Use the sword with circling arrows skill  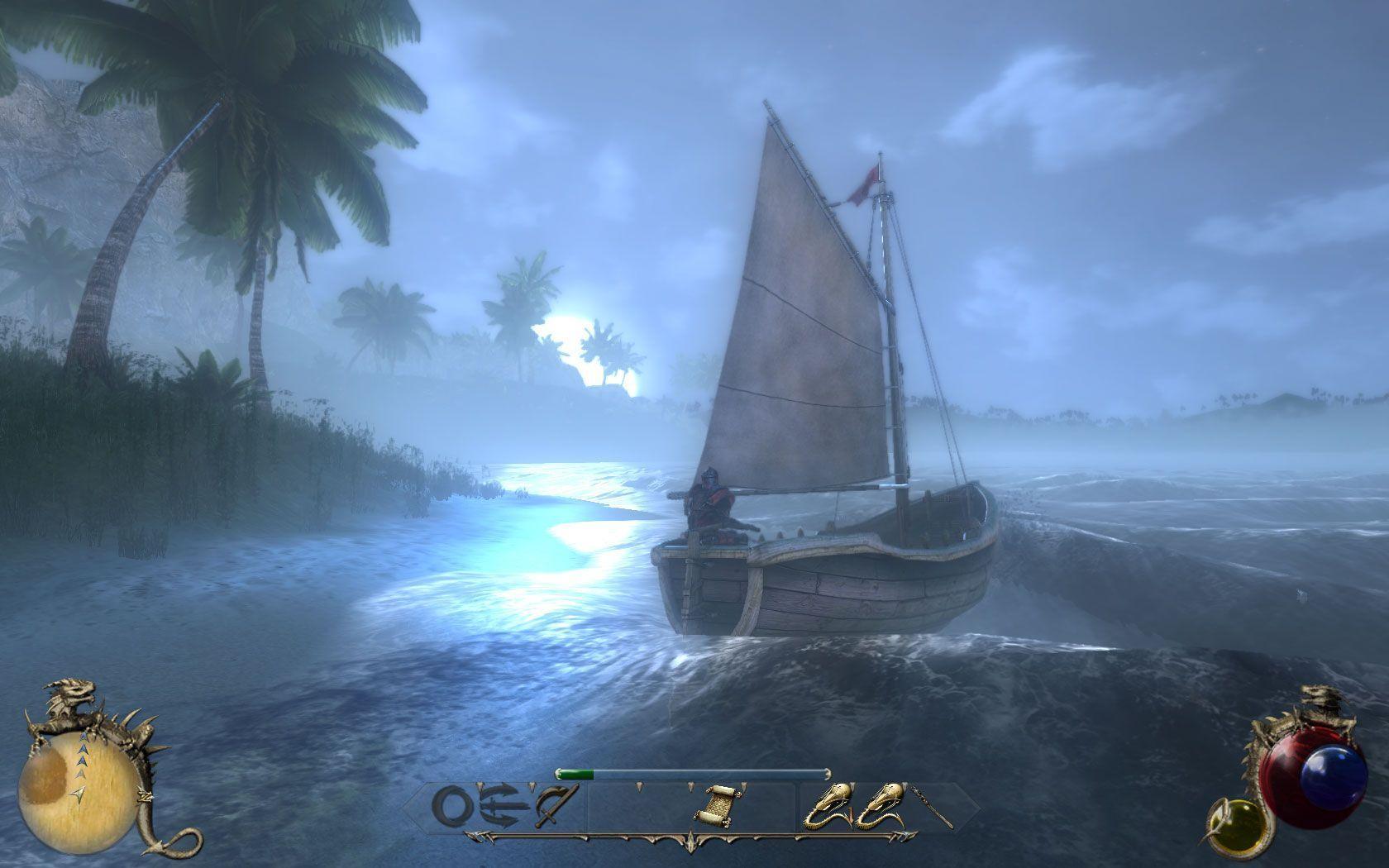(503, 806)
